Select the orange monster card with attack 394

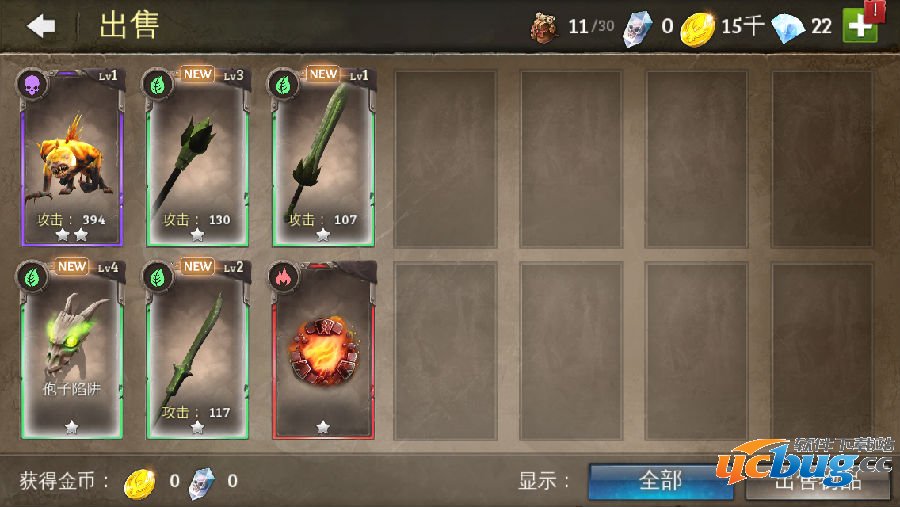[x=71, y=157]
